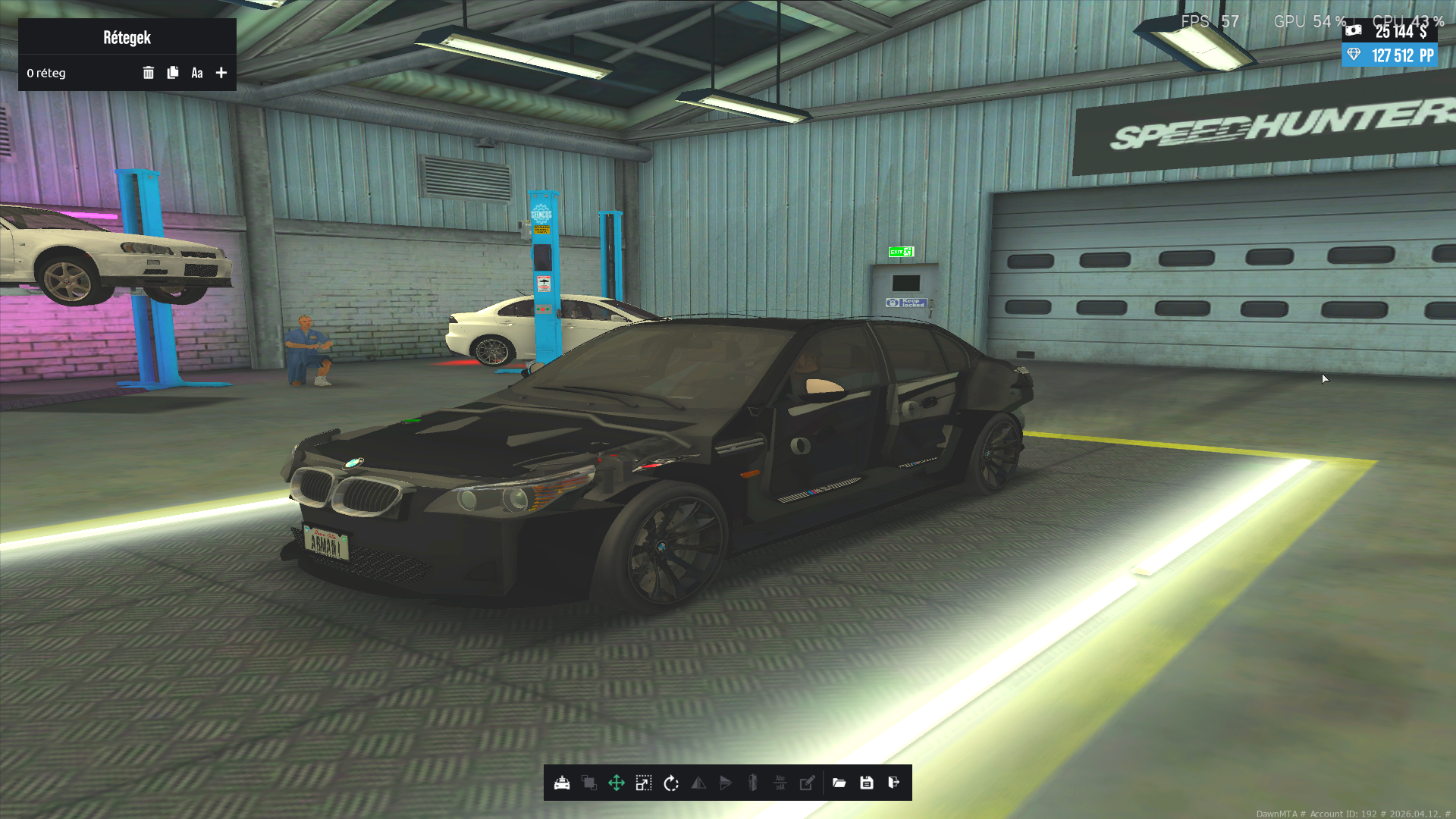
Task: Click the vehicle mirror symmetry icon
Action: (x=753, y=783)
